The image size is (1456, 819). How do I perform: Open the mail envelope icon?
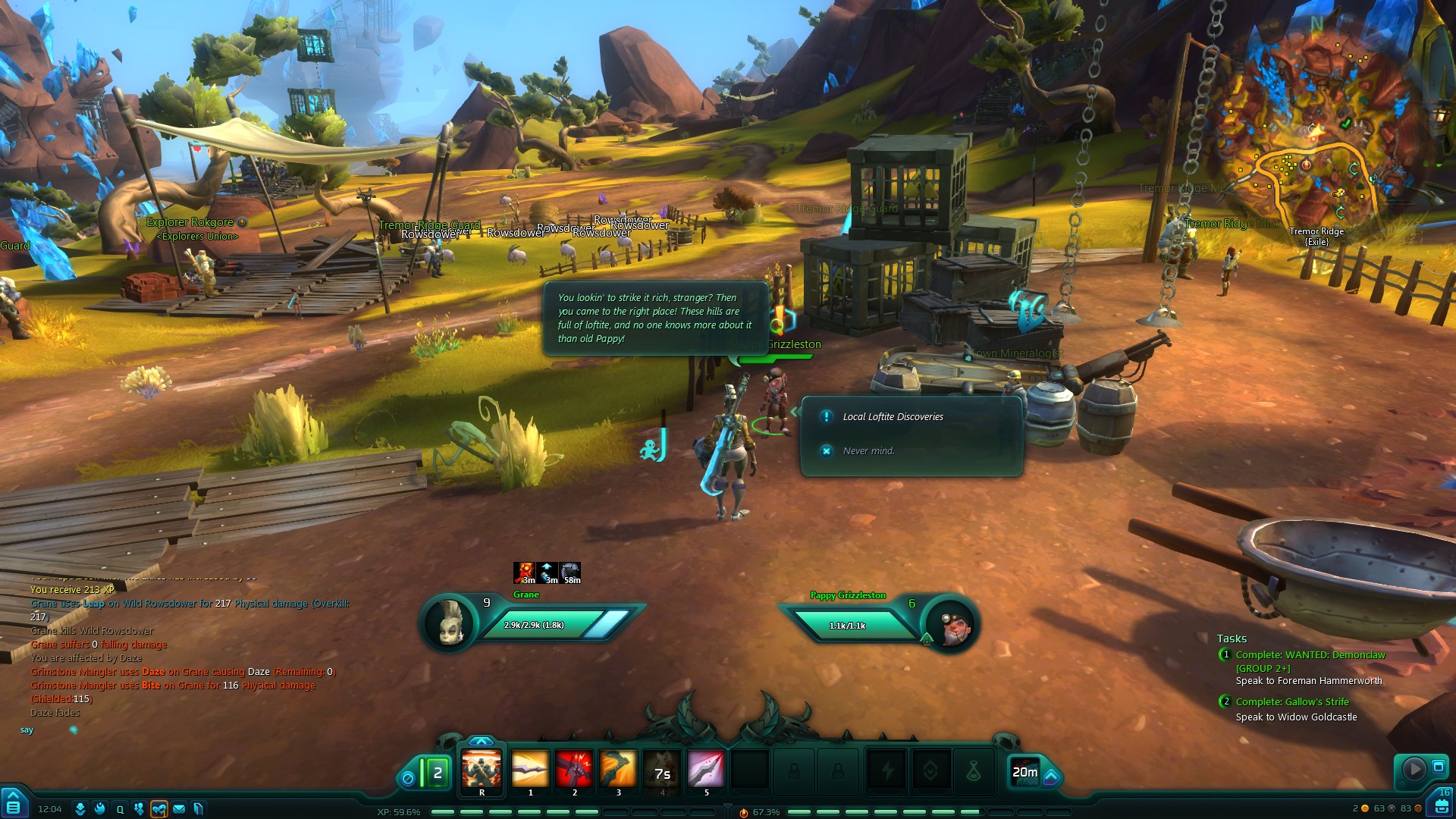tap(179, 809)
